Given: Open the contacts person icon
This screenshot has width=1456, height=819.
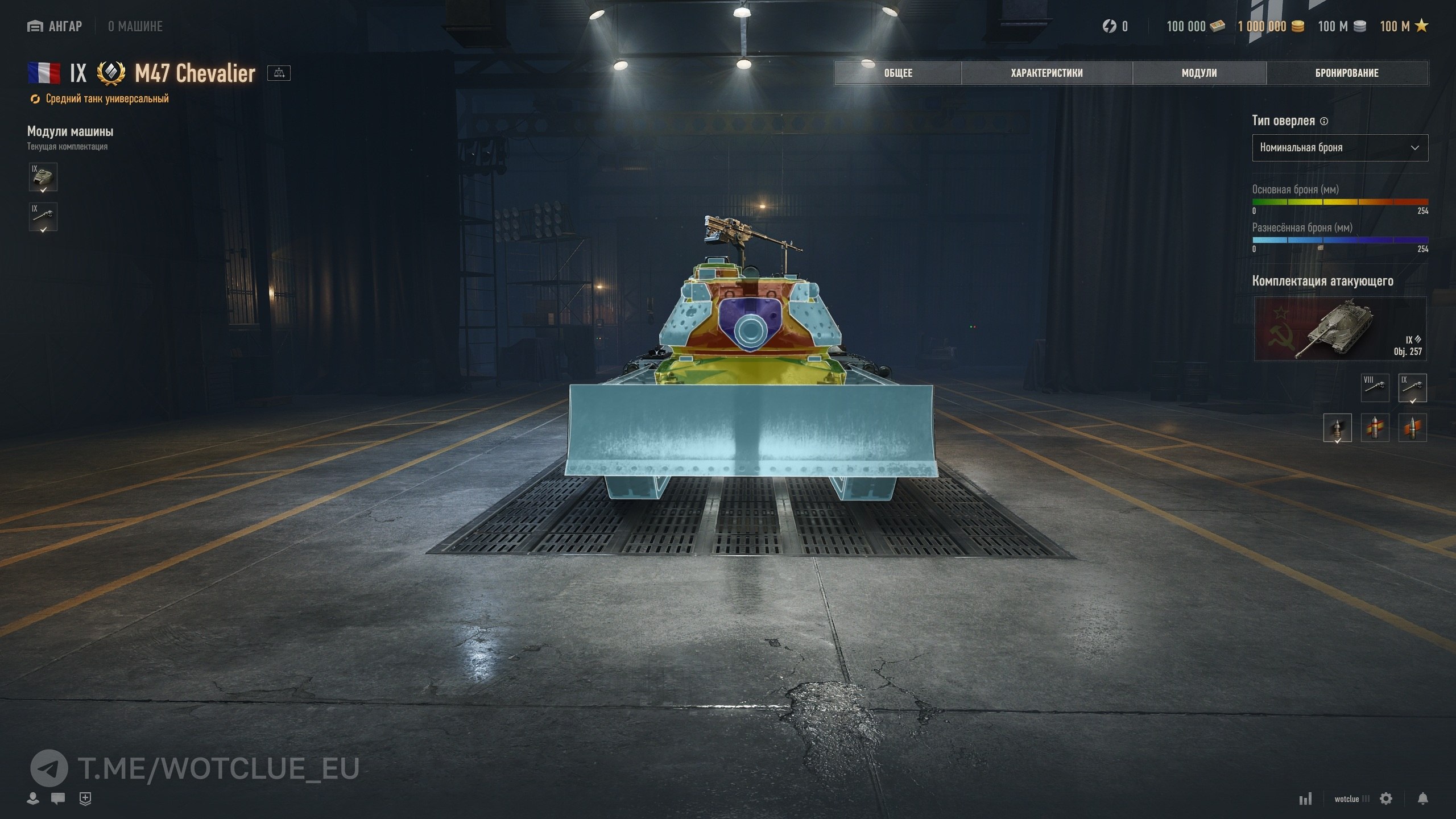Looking at the screenshot, I should 33,799.
